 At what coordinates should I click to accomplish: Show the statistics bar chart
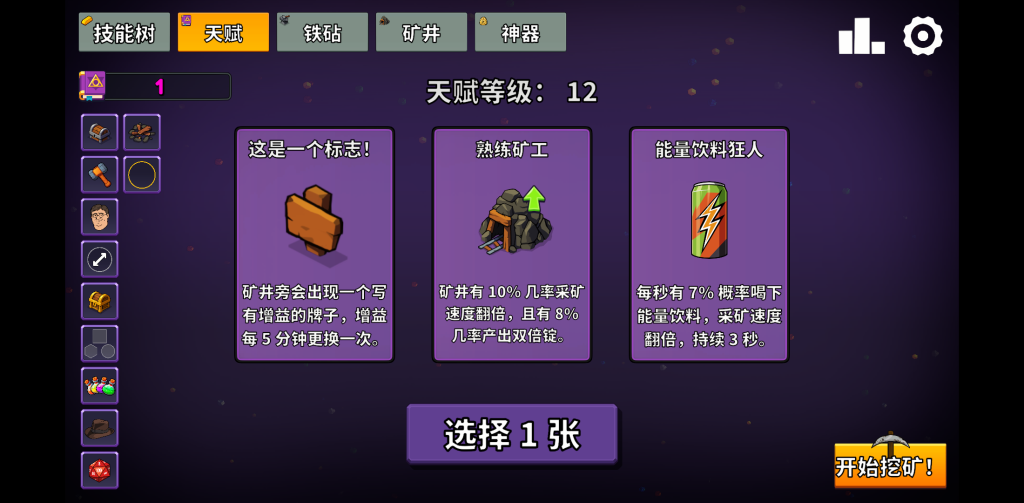(x=861, y=36)
